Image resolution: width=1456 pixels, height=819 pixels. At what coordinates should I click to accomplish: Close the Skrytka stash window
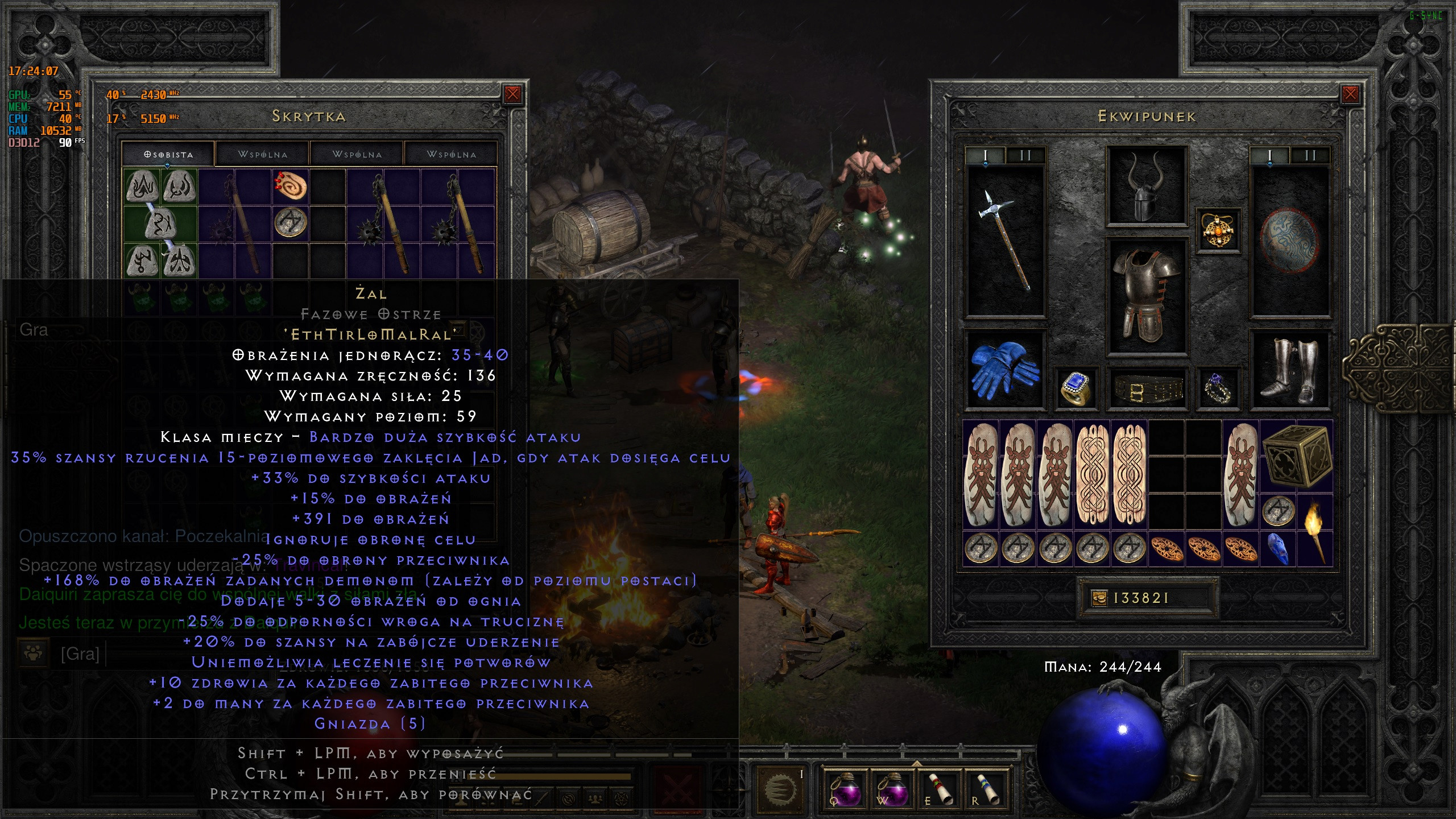(512, 94)
